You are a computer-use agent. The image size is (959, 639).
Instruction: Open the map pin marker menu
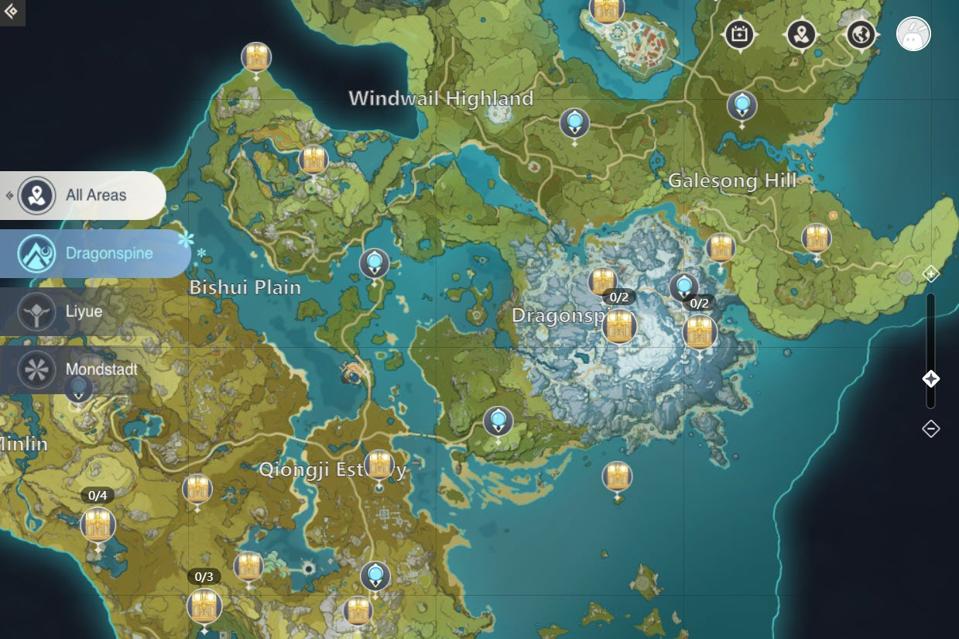point(800,35)
